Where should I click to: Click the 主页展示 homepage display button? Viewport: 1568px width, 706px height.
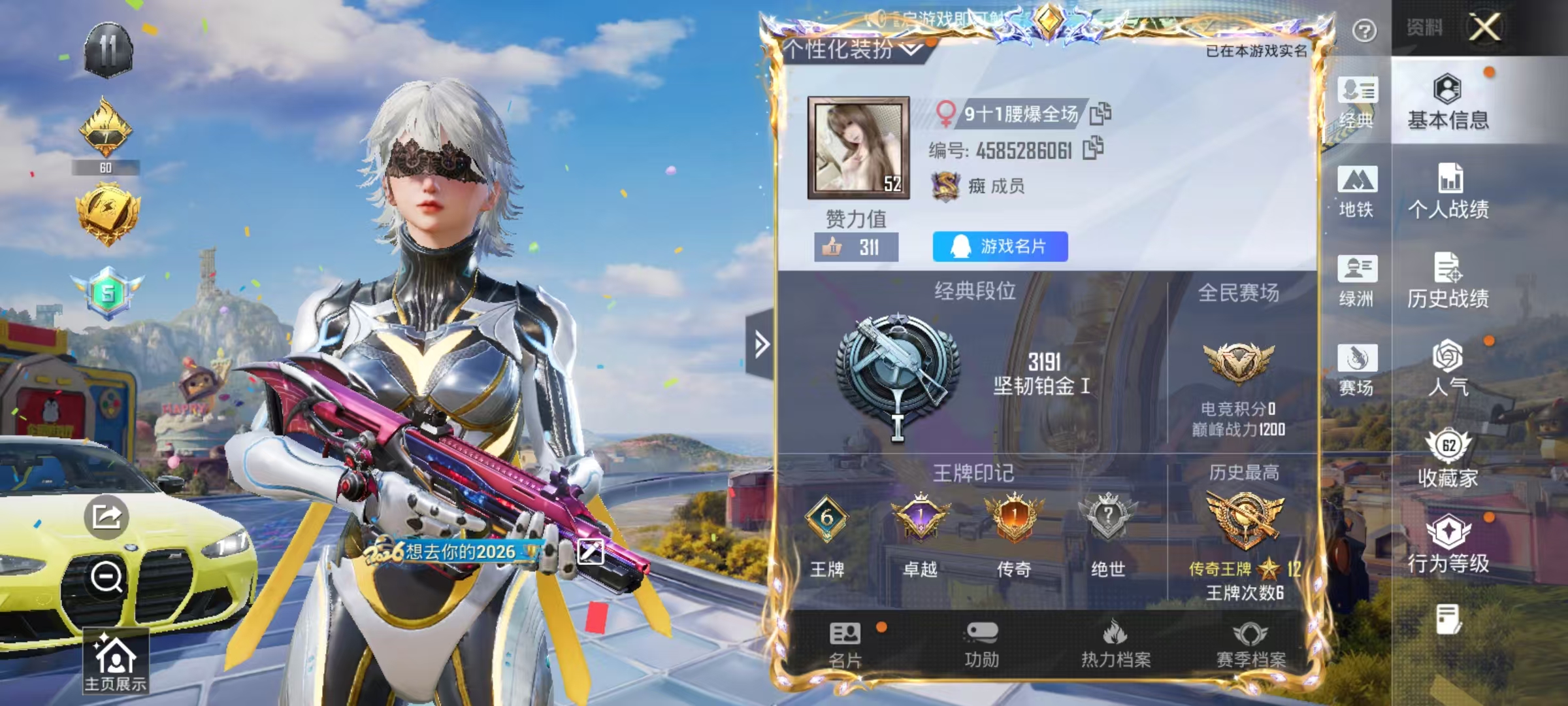tap(116, 662)
